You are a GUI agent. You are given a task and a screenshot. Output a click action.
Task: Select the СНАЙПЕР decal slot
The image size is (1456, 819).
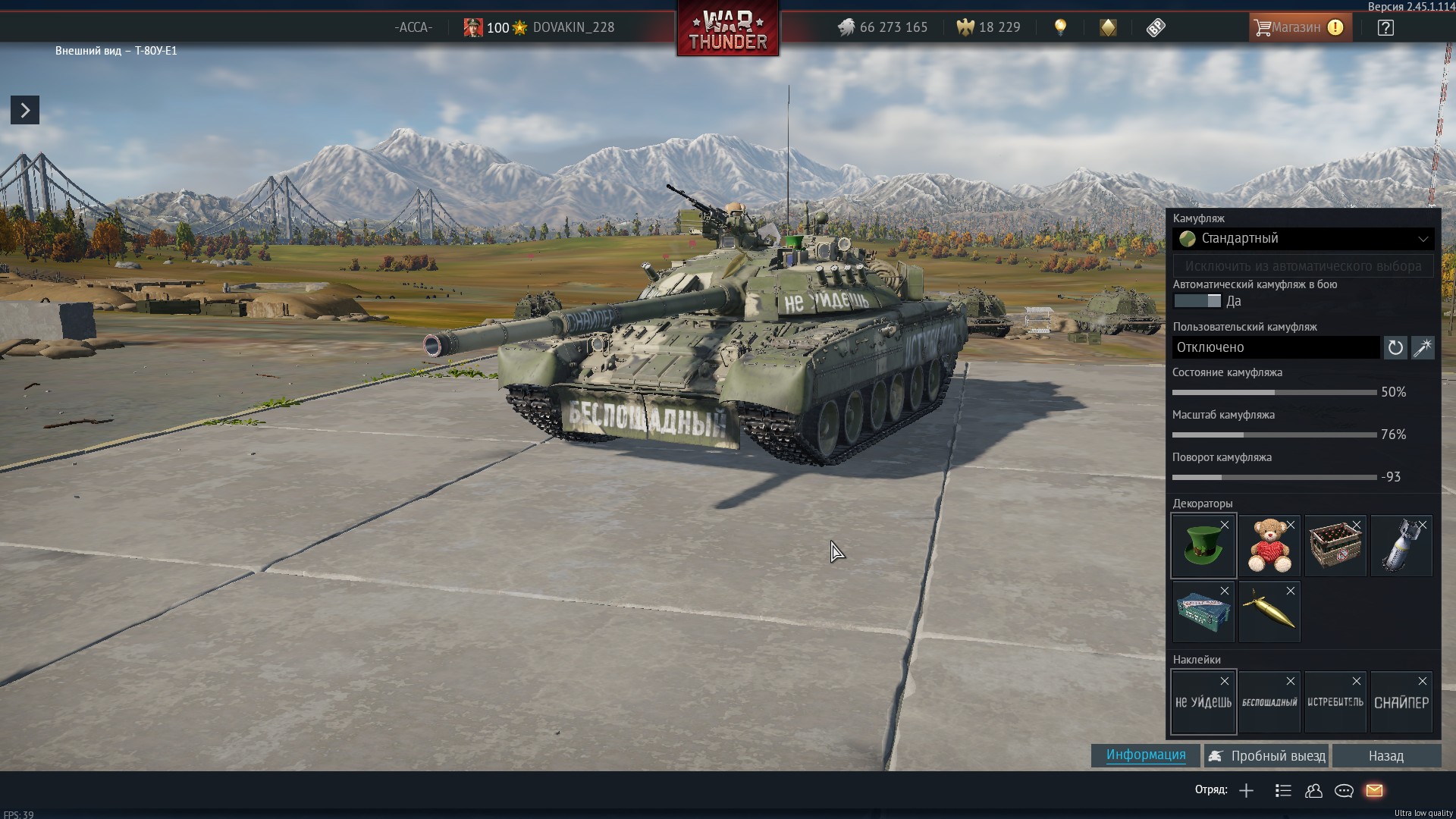point(1401,703)
